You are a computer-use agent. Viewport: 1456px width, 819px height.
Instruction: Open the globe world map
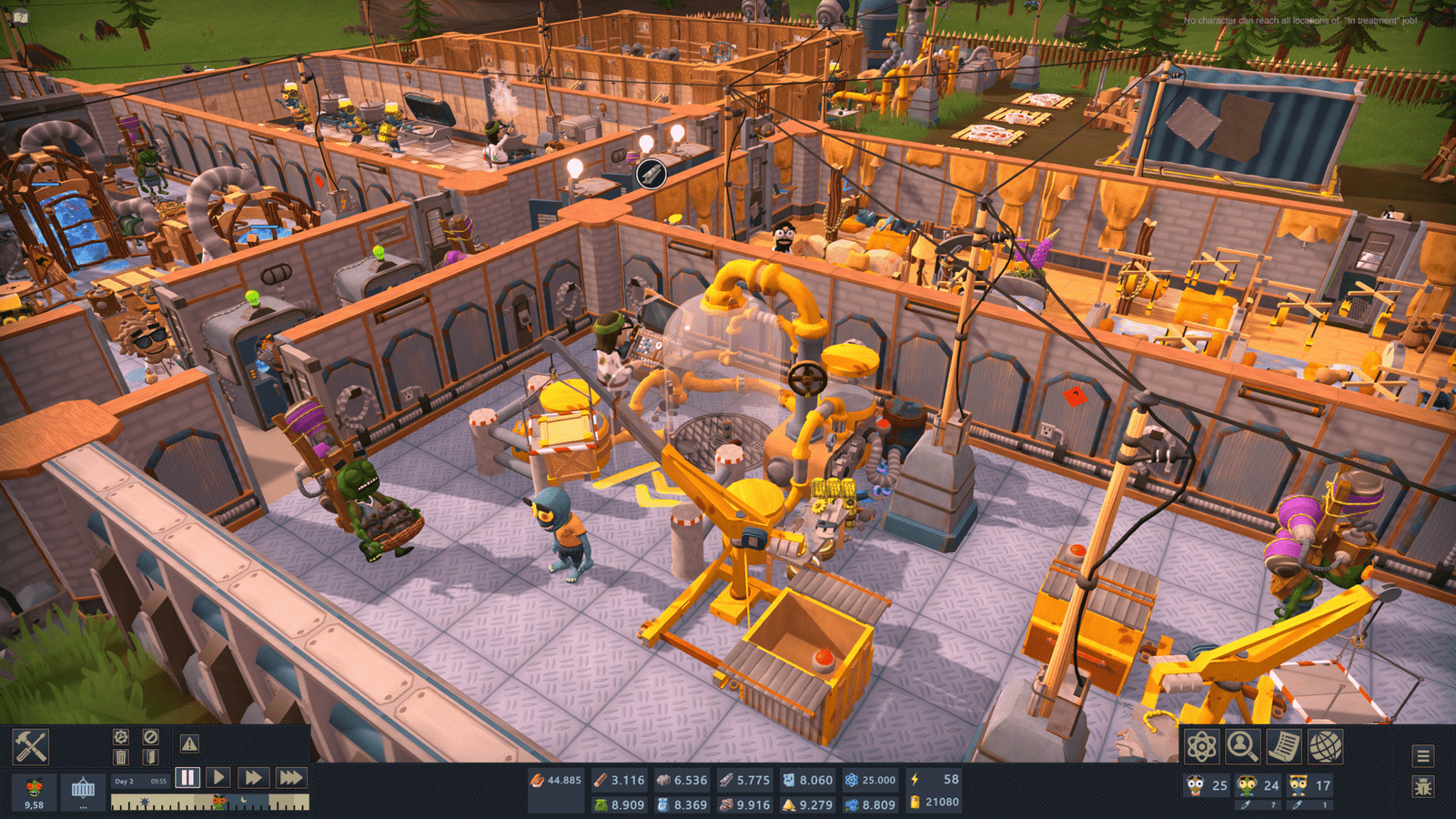pos(1326,747)
